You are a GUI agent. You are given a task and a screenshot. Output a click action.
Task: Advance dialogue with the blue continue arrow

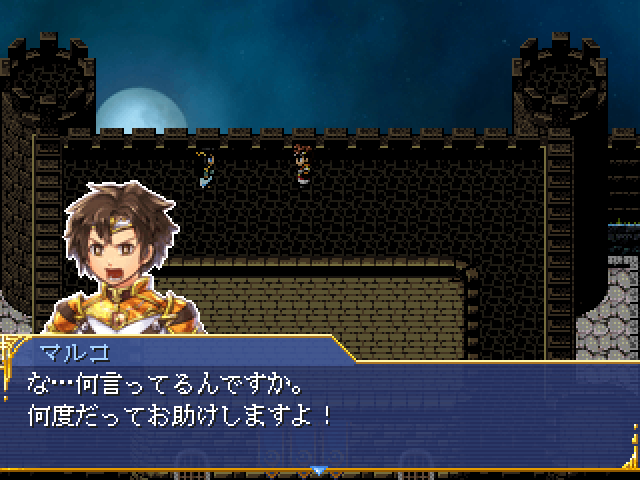pos(319,469)
